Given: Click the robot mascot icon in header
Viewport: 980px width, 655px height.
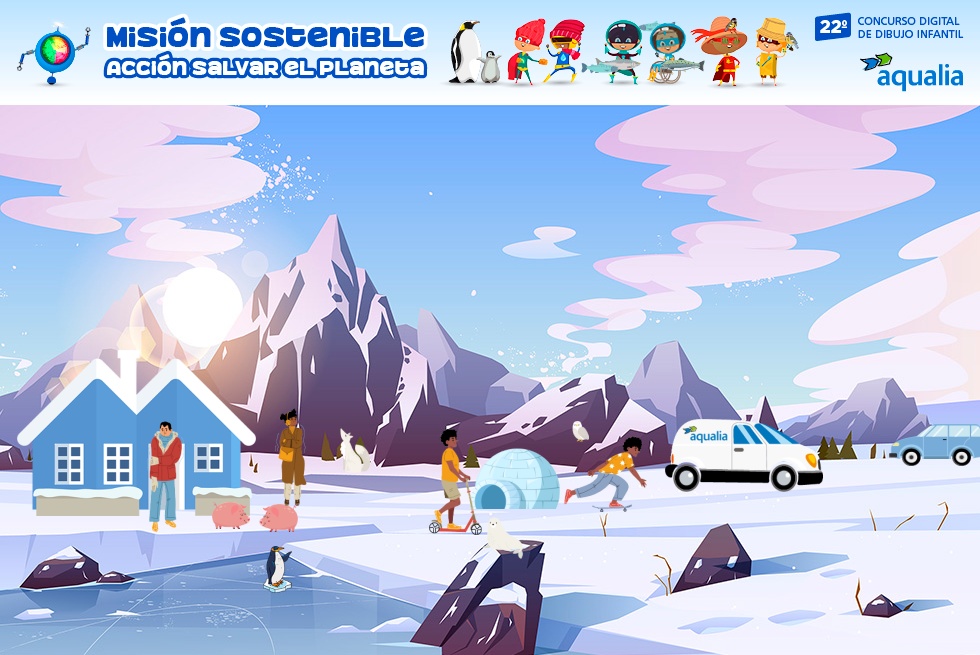Looking at the screenshot, I should [x=52, y=53].
